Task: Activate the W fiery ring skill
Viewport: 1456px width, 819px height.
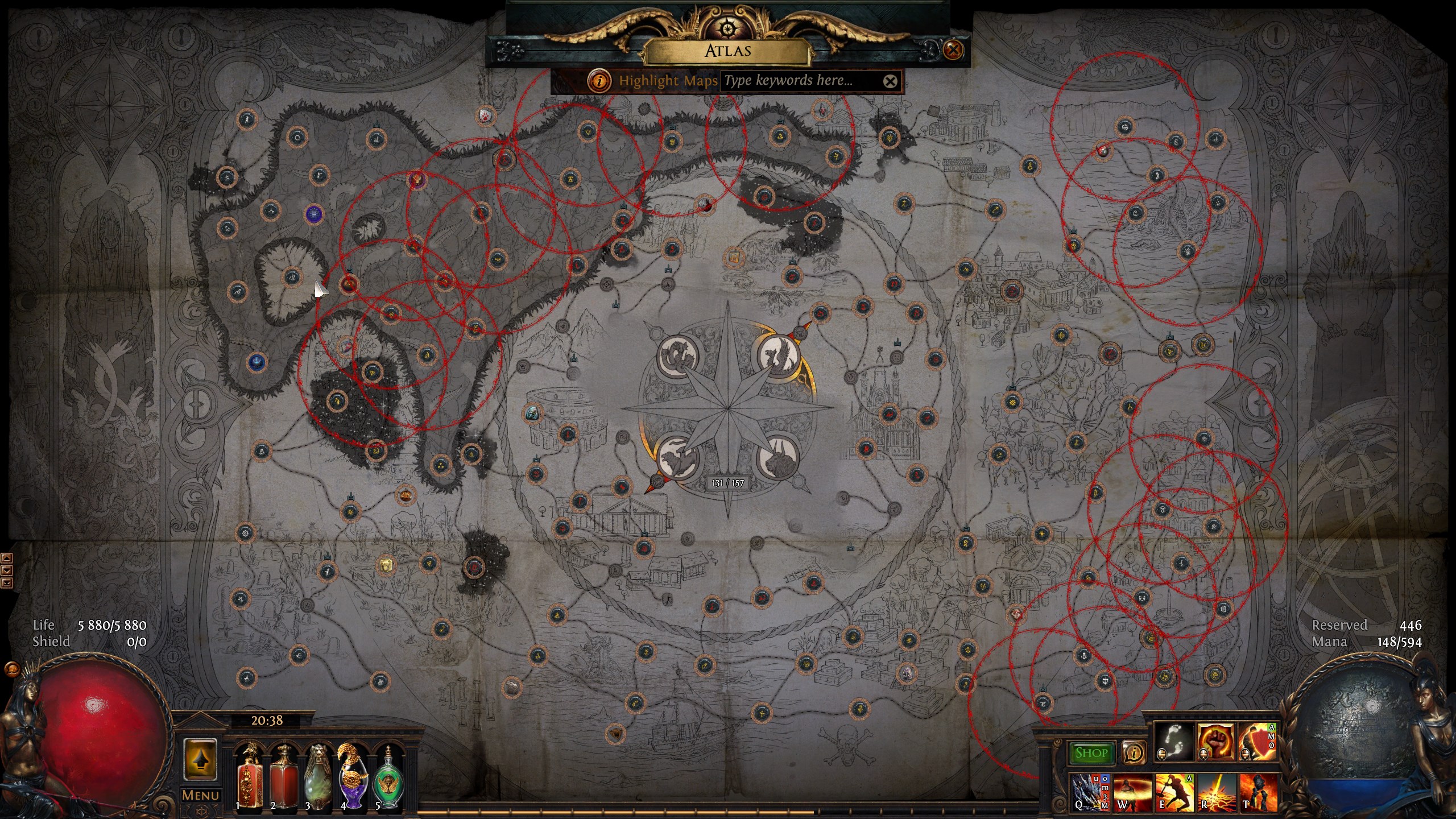Action: pos(1132,792)
